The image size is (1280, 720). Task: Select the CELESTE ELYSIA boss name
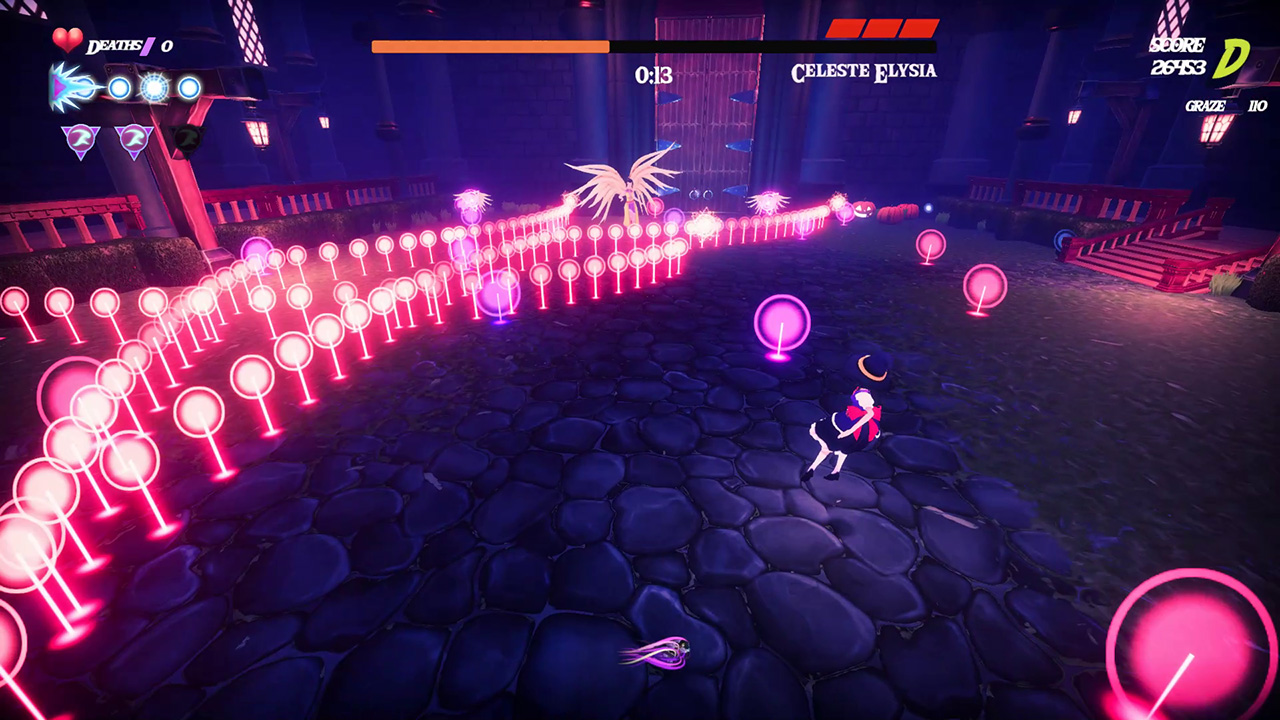(863, 72)
